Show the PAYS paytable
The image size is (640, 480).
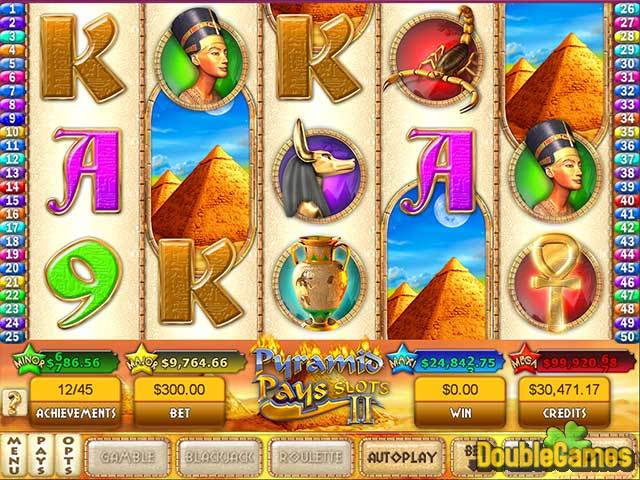coord(40,455)
